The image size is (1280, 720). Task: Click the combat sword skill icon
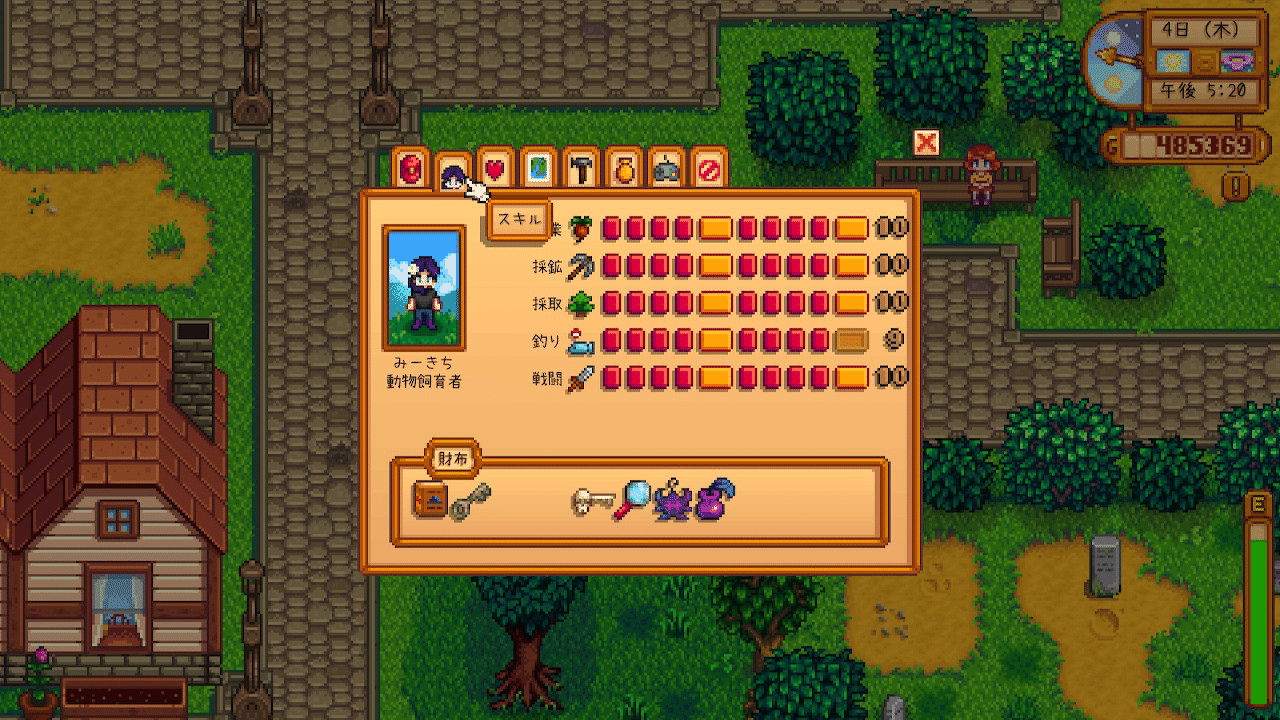tap(581, 378)
